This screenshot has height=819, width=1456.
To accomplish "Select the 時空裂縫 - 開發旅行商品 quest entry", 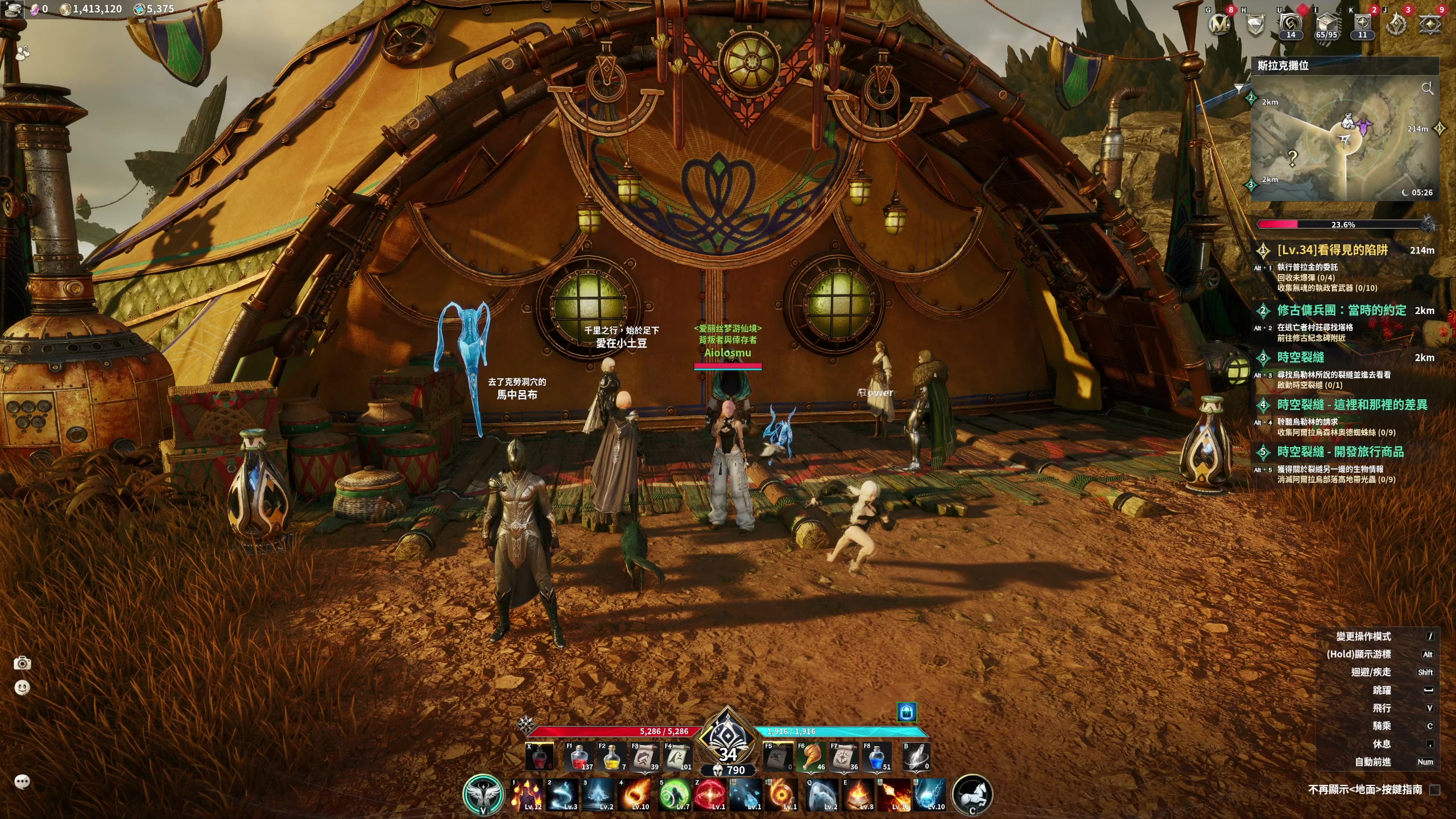I will (1340, 452).
